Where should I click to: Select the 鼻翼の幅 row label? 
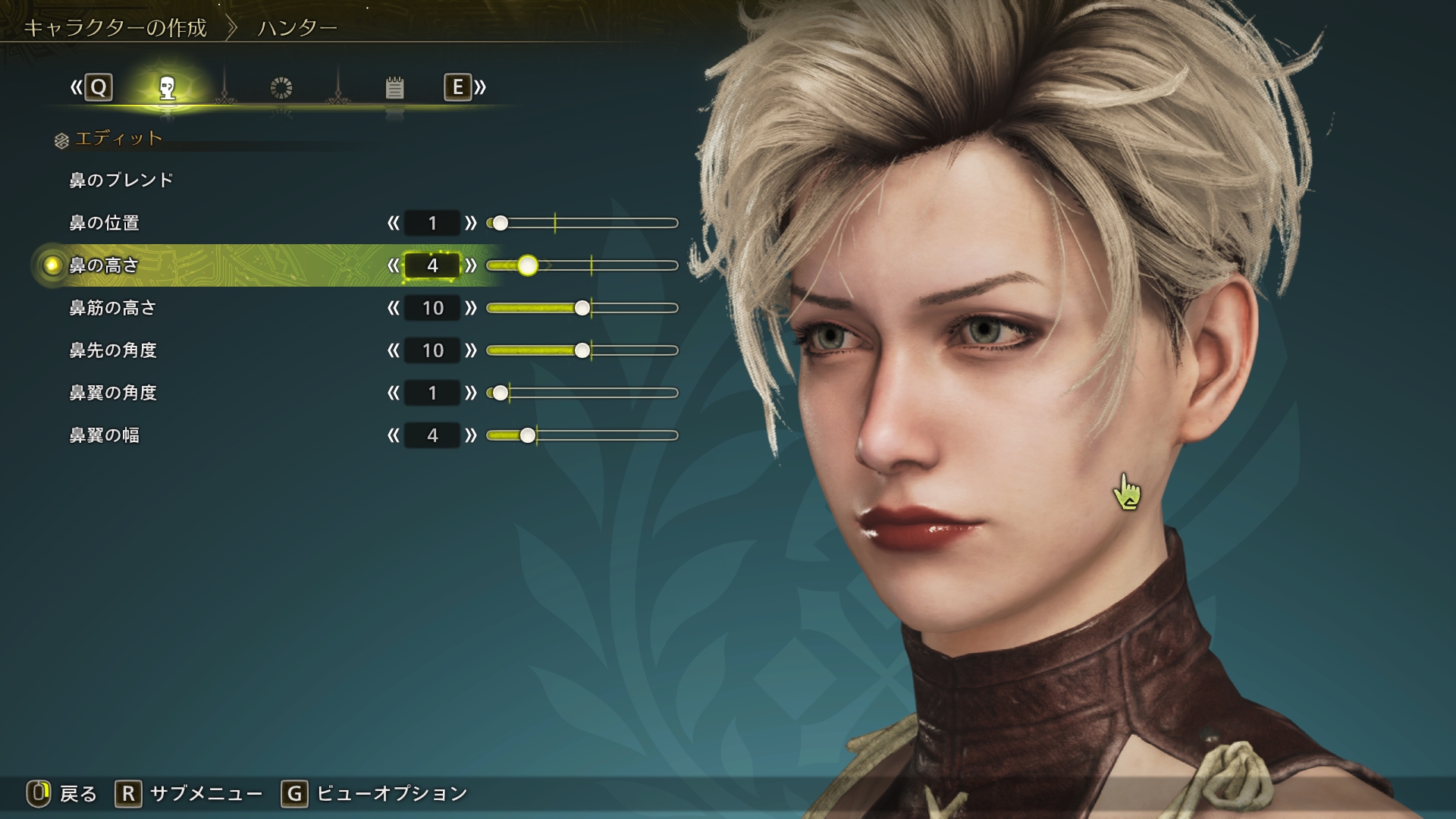point(105,435)
